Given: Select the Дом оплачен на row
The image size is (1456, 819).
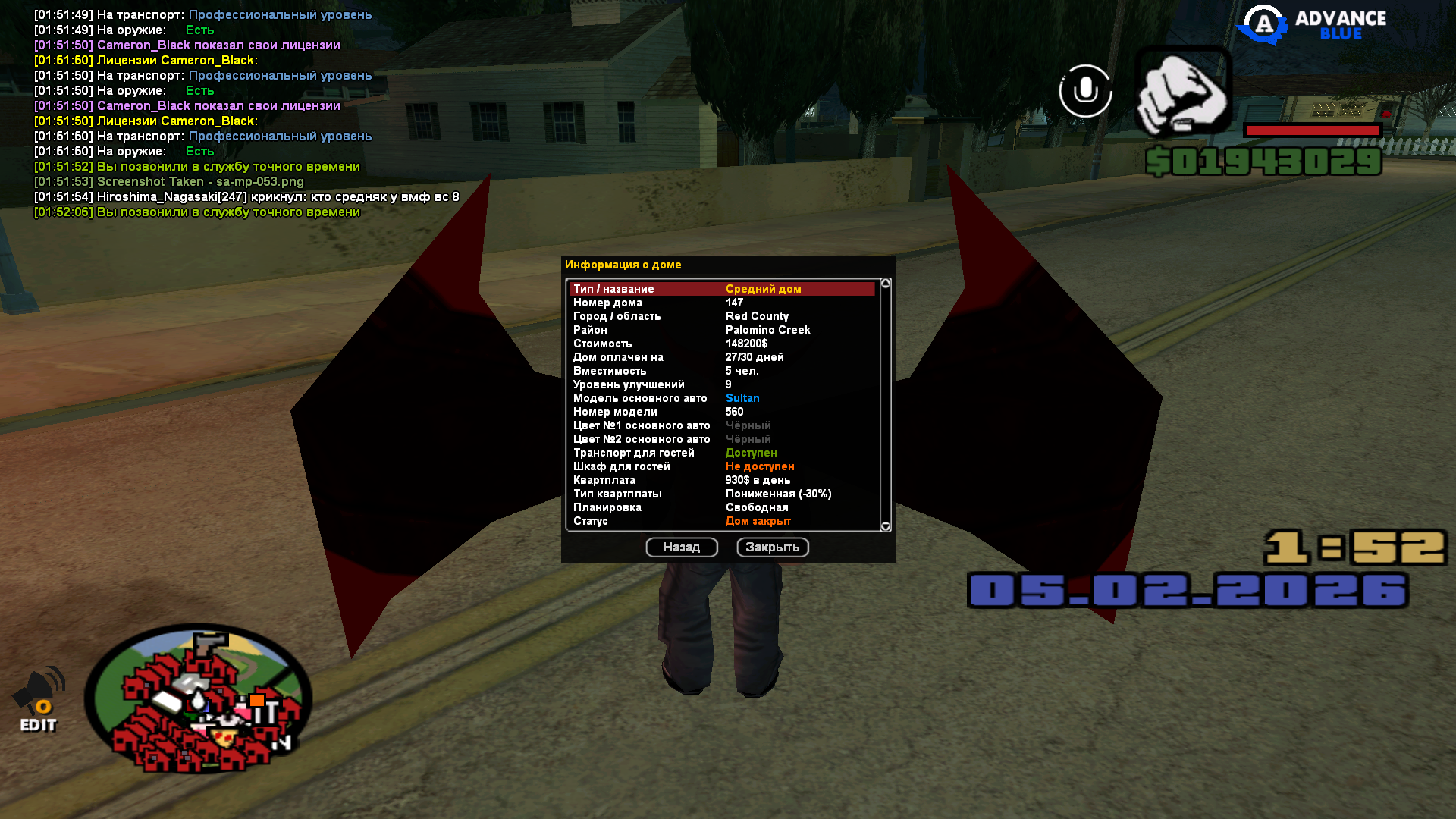Looking at the screenshot, I should [x=720, y=357].
